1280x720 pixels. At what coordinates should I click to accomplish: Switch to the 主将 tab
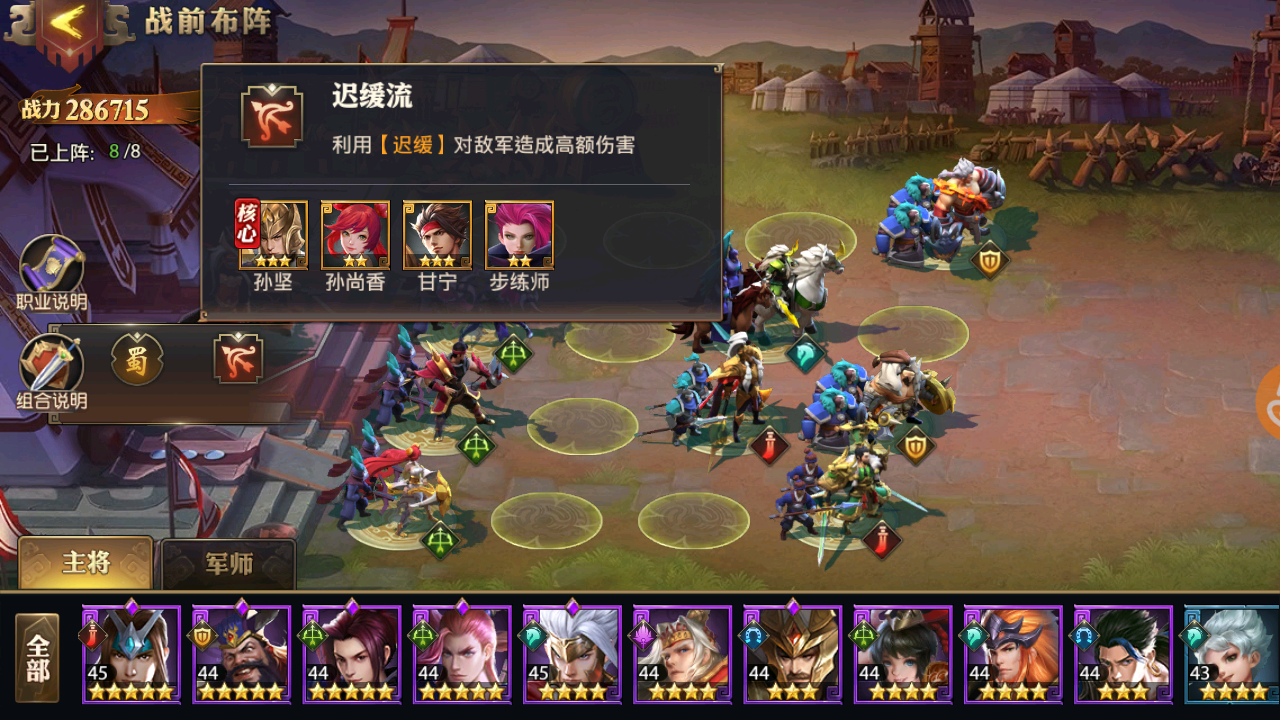click(85, 563)
